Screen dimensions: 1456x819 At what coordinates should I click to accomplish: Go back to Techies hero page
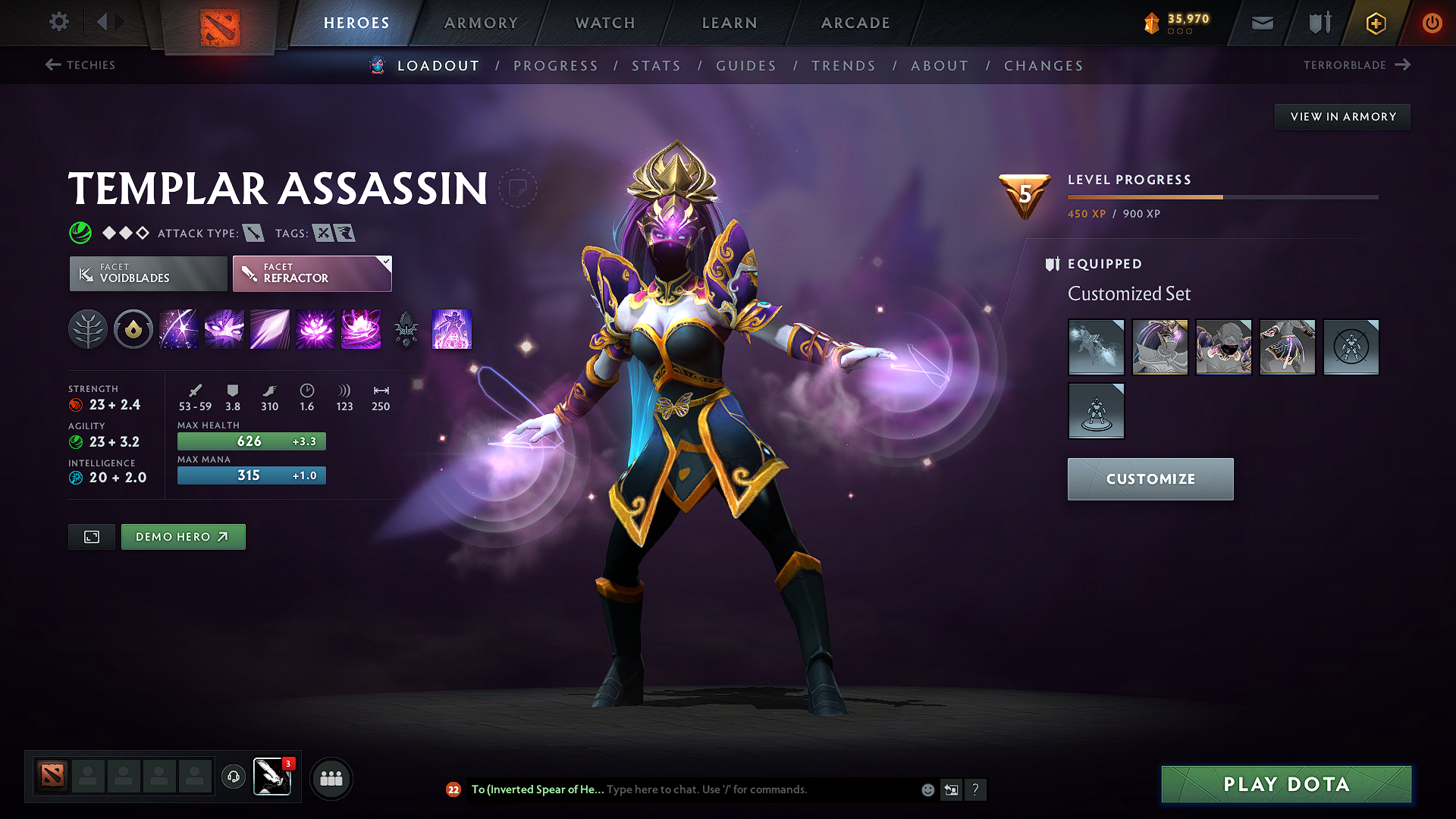click(x=83, y=65)
